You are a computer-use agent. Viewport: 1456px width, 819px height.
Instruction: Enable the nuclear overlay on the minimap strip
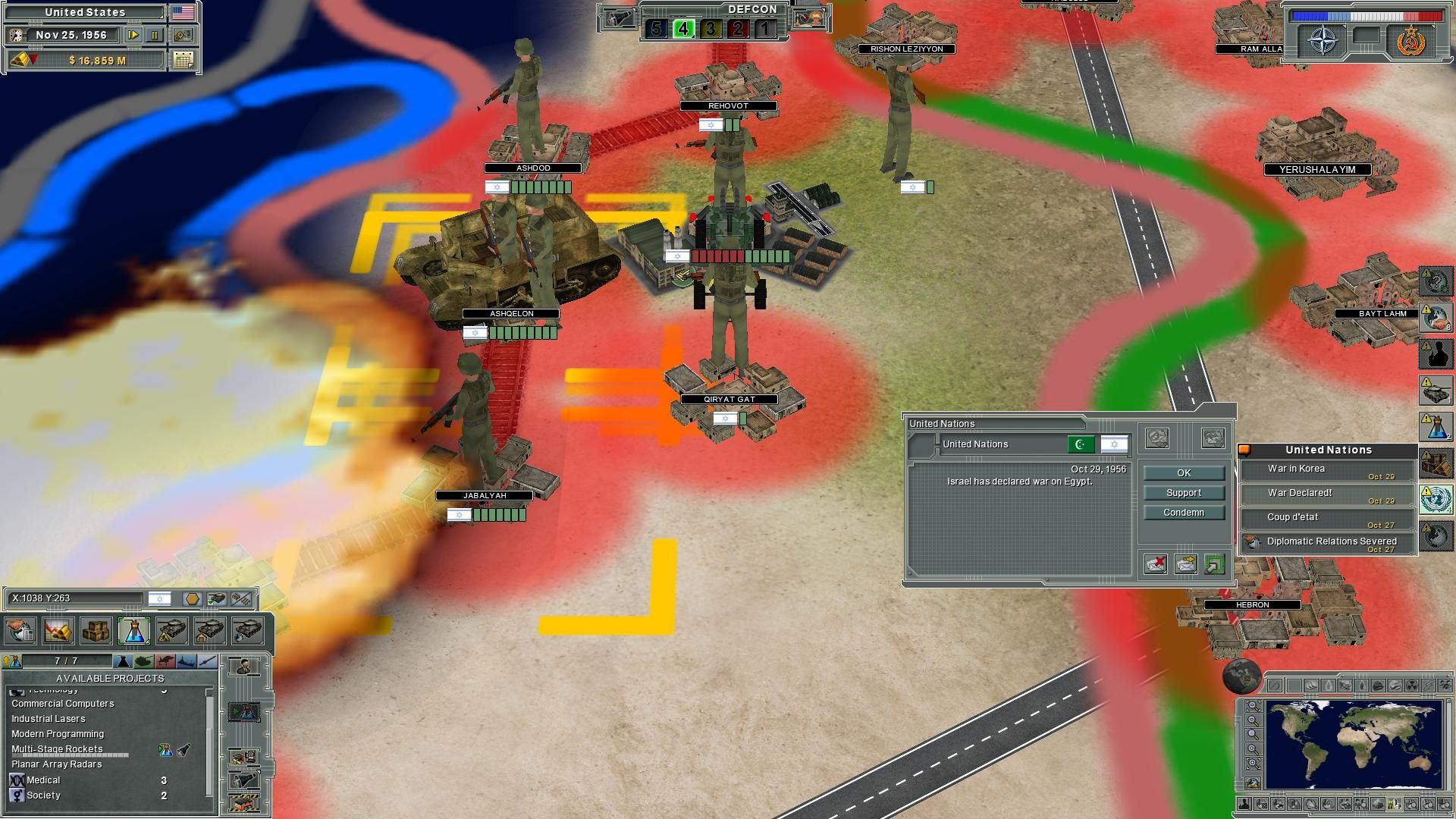1411,685
